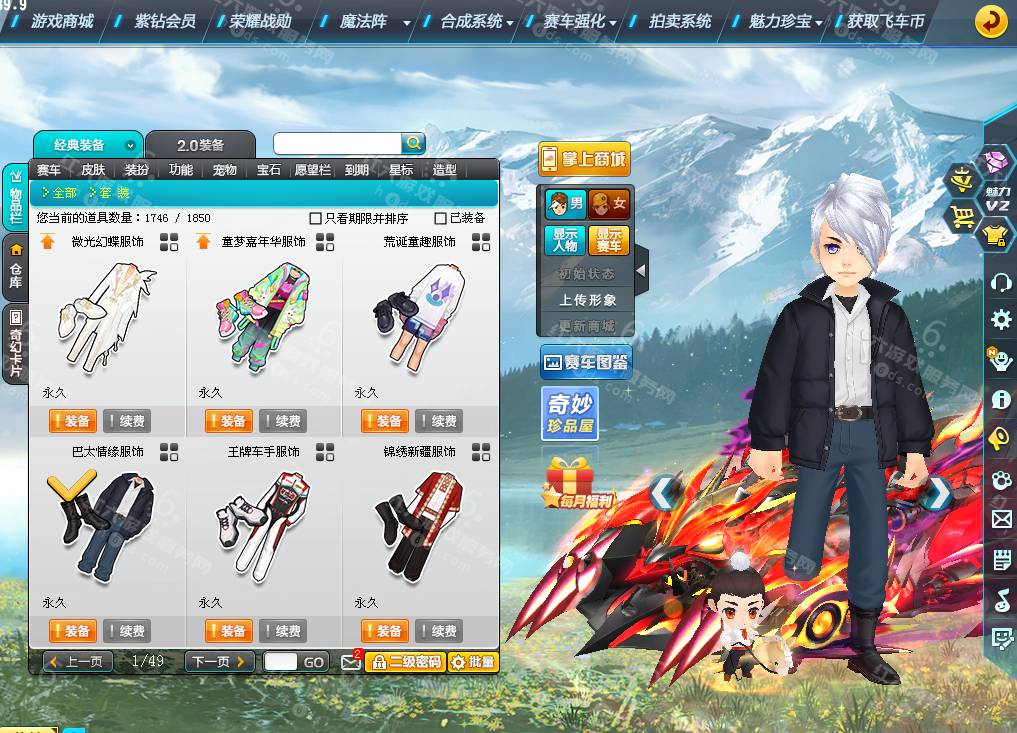Select the 宝石 category tab
The image size is (1017, 733).
(269, 170)
